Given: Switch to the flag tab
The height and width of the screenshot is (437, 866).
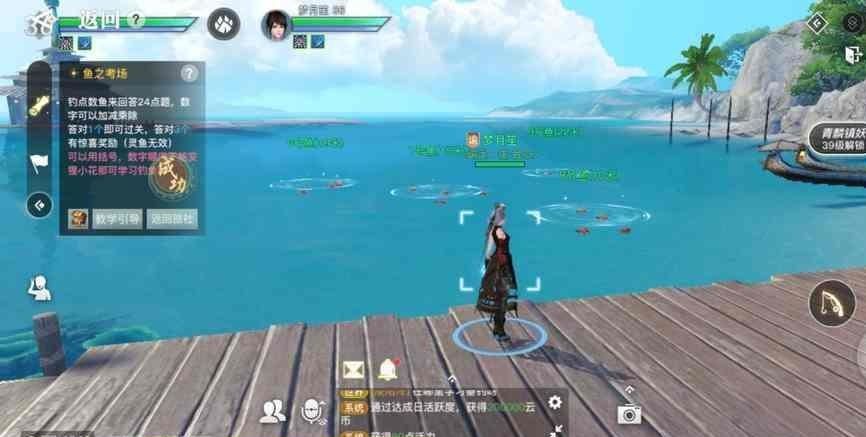Looking at the screenshot, I should 41,164.
